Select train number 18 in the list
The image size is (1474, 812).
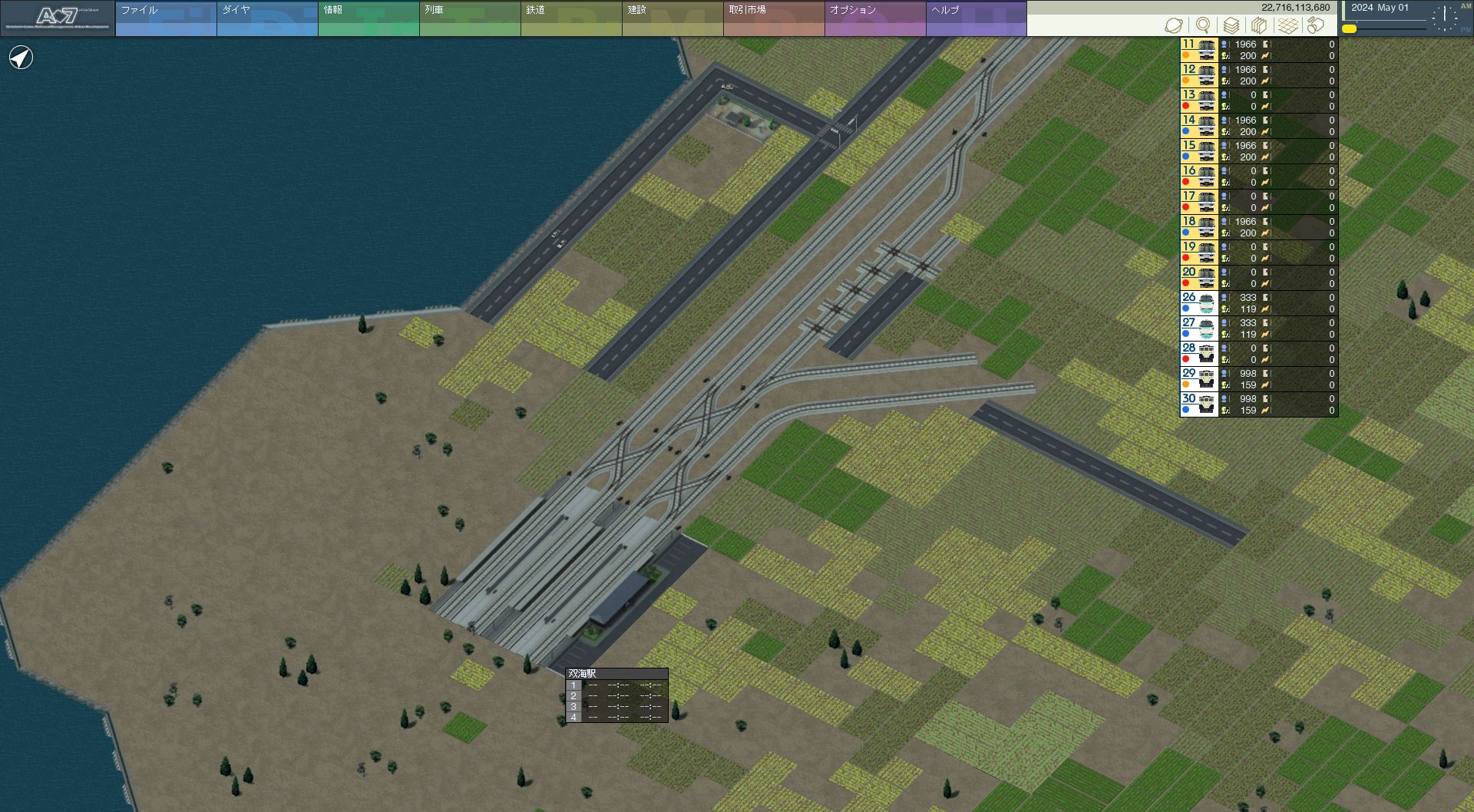[x=1199, y=227]
